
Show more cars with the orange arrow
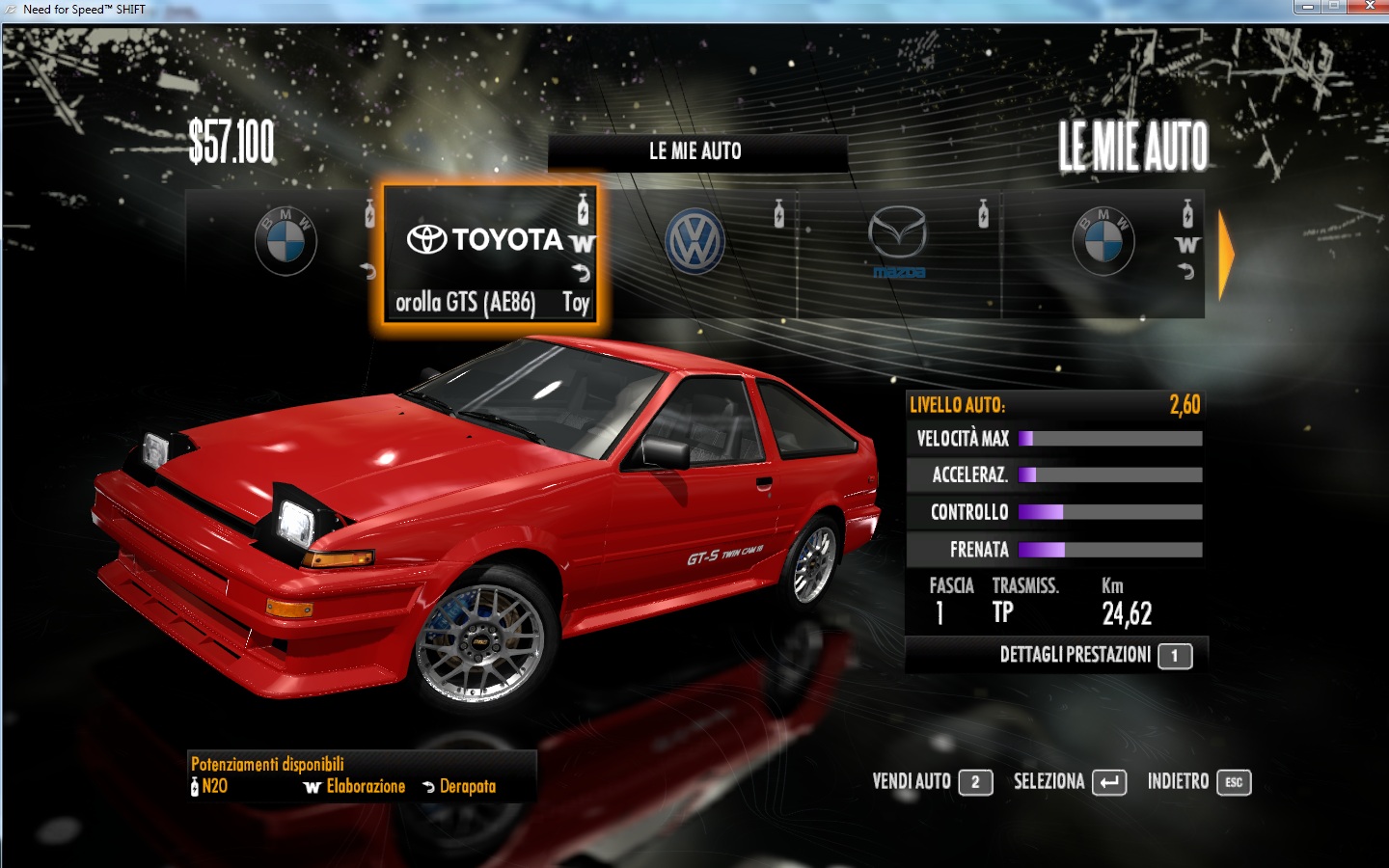pyautogui.click(x=1226, y=255)
